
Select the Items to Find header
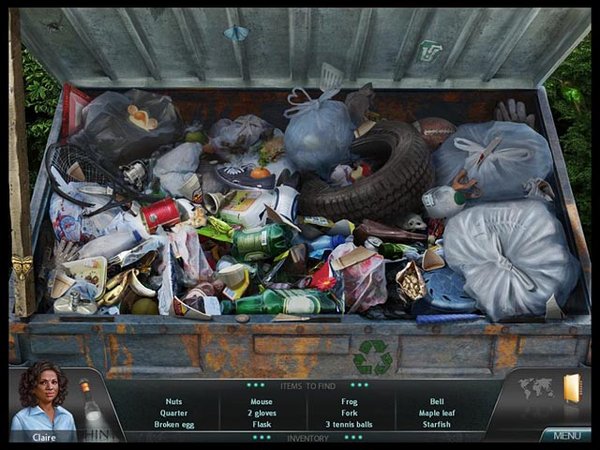pyautogui.click(x=307, y=384)
